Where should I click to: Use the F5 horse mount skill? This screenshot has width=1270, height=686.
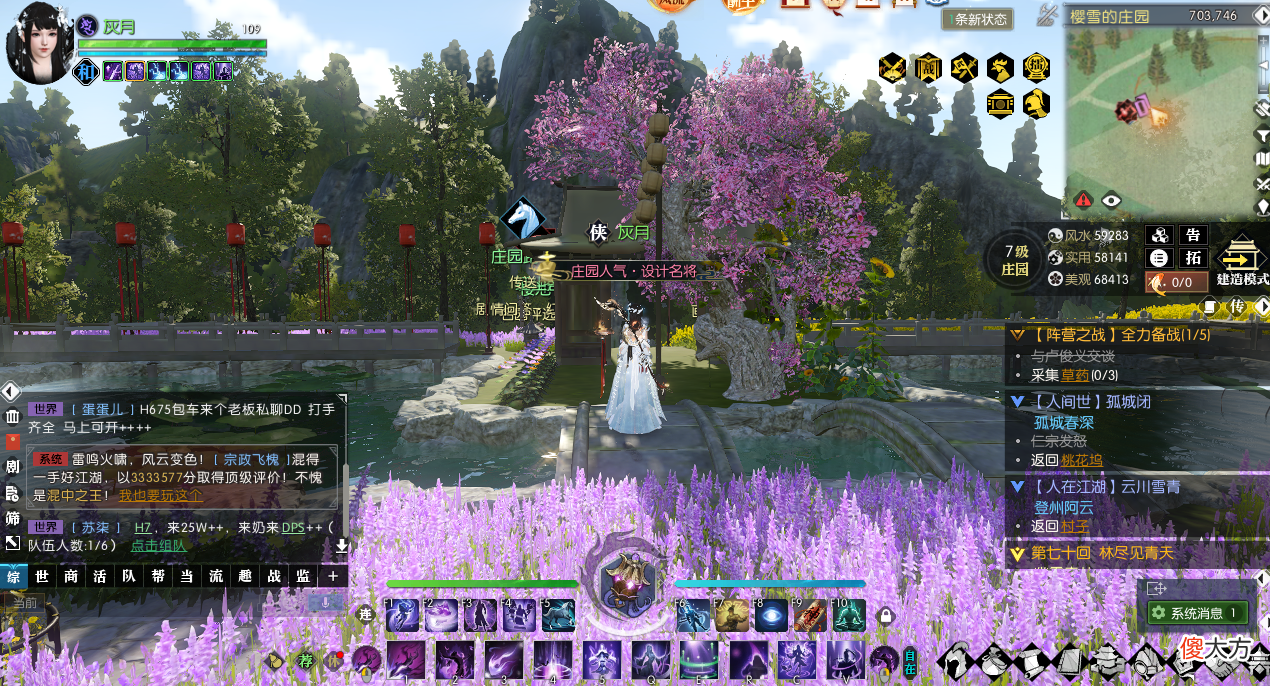point(558,616)
